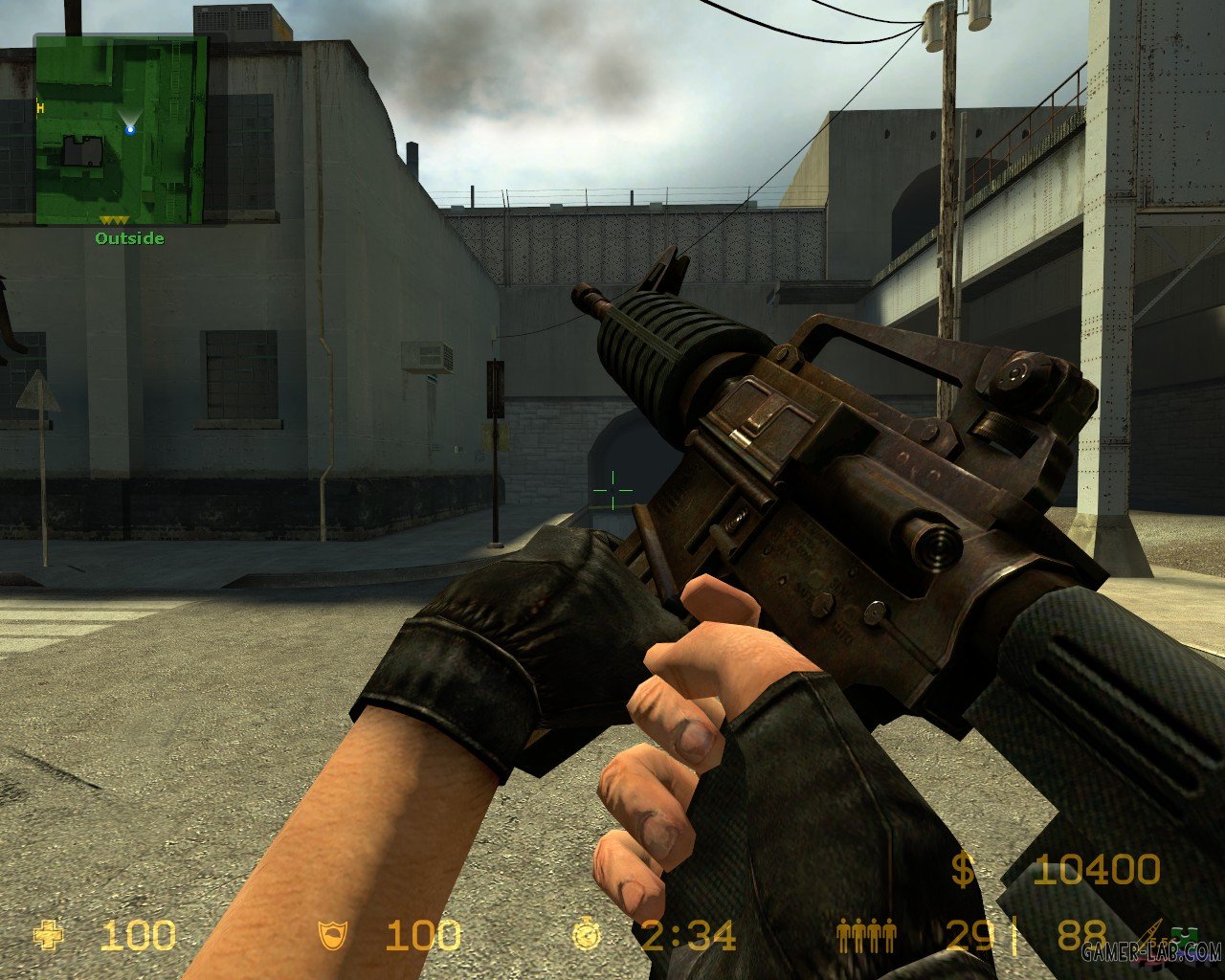Image resolution: width=1225 pixels, height=980 pixels.
Task: Select the armor shield icon
Action: click(x=333, y=935)
